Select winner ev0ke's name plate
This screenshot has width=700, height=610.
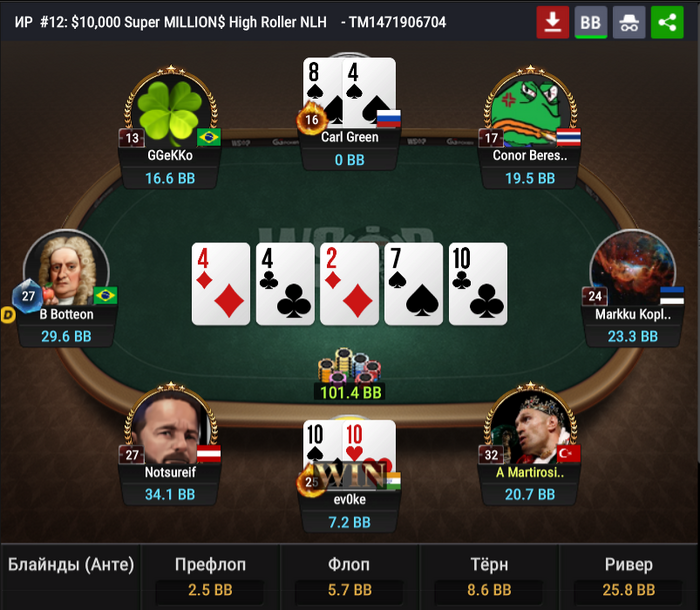coord(350,500)
